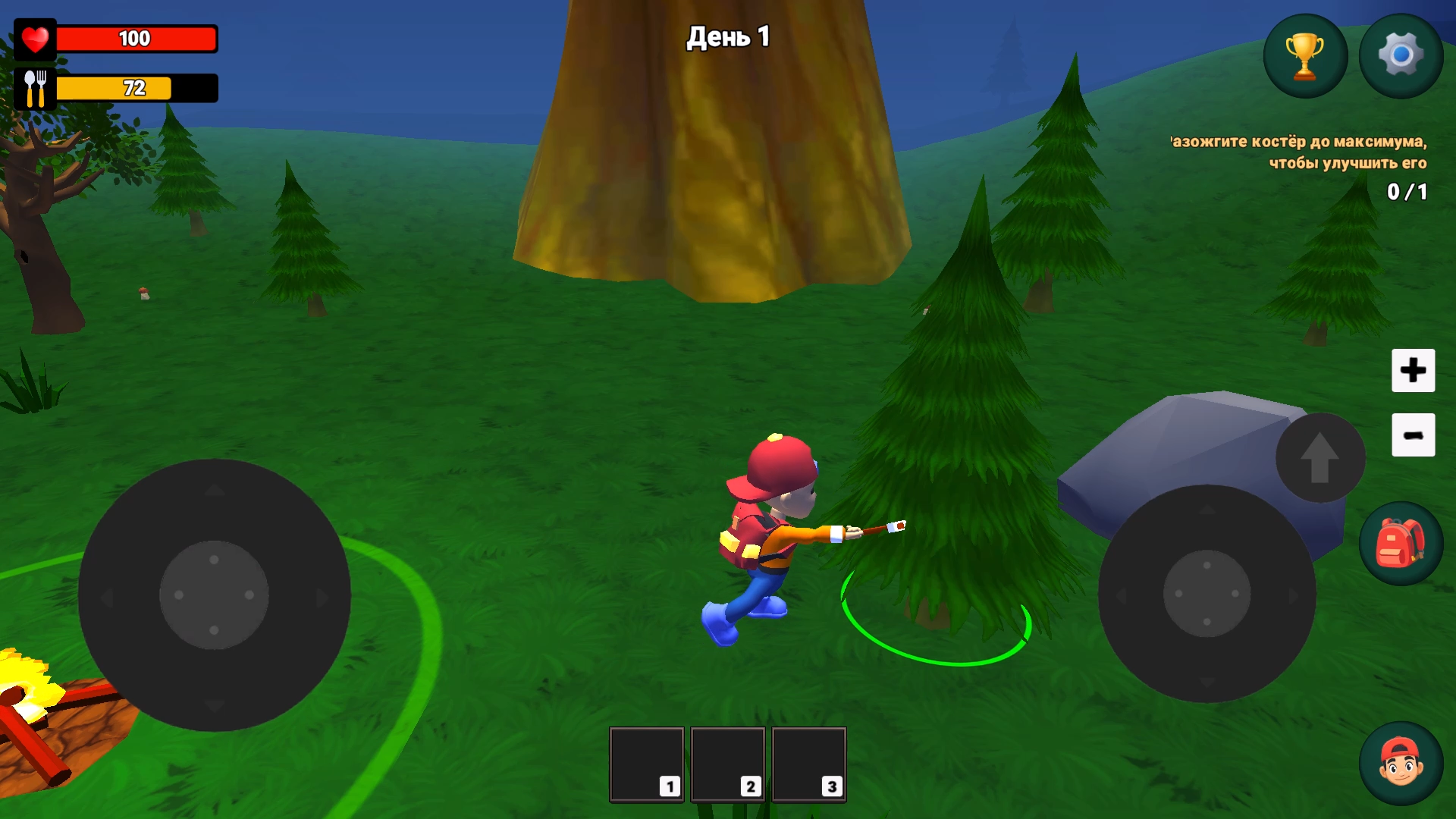Tap the right camera joystick
This screenshot has height=819, width=1456.
point(1206,595)
